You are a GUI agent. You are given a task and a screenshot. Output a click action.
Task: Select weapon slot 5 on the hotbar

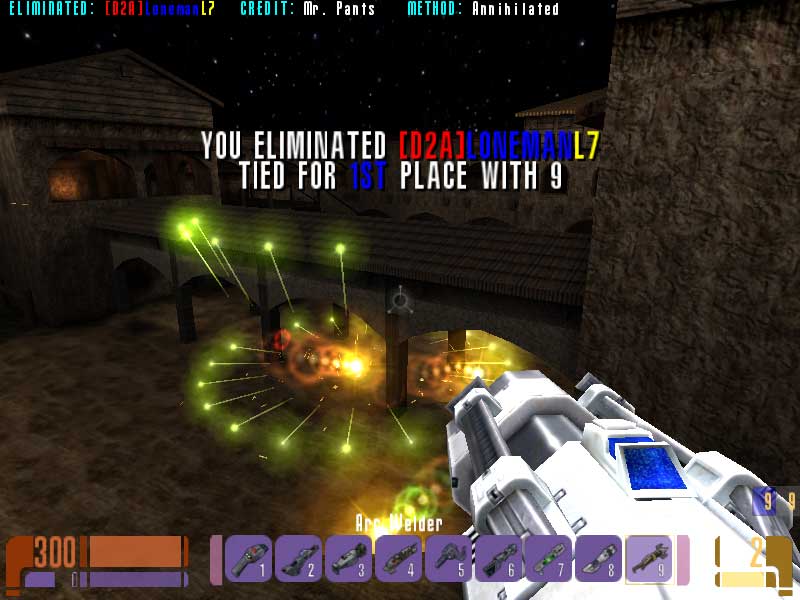(449, 559)
